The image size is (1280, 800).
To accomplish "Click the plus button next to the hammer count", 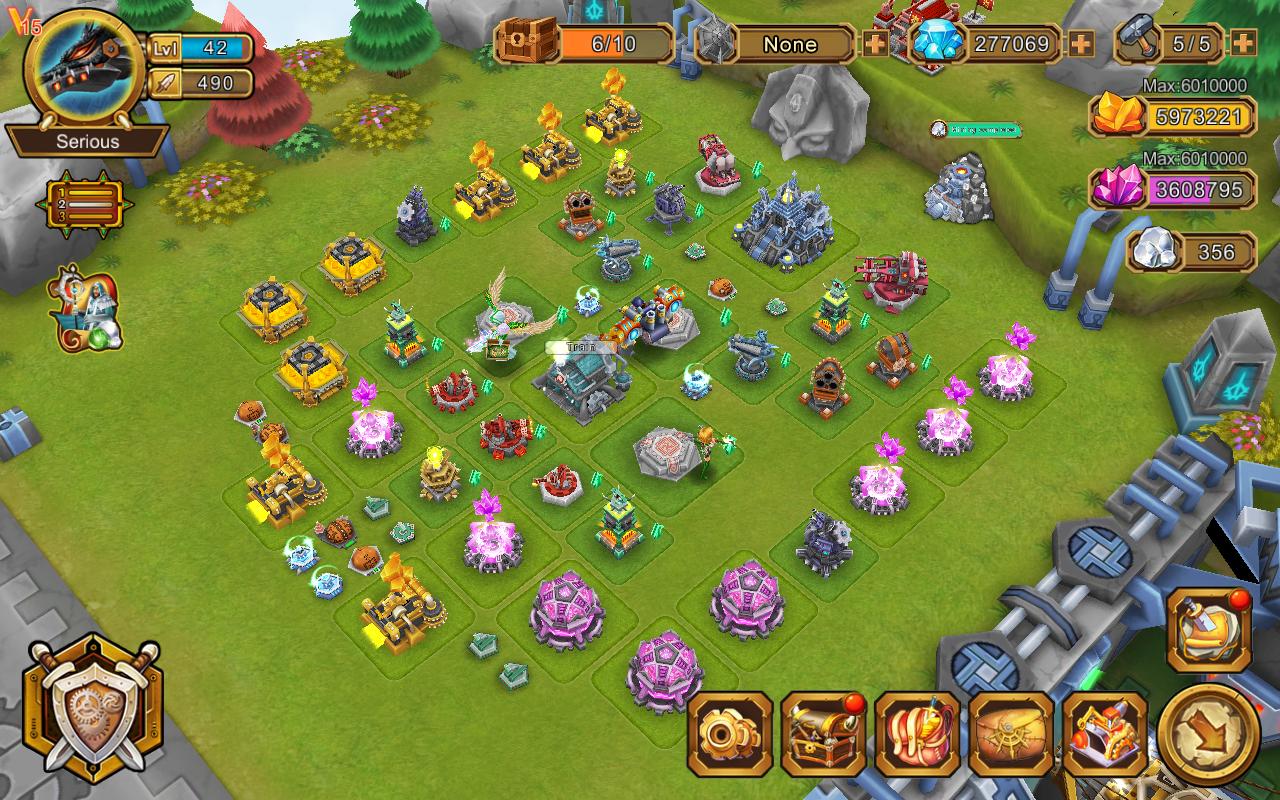I will tap(1243, 44).
